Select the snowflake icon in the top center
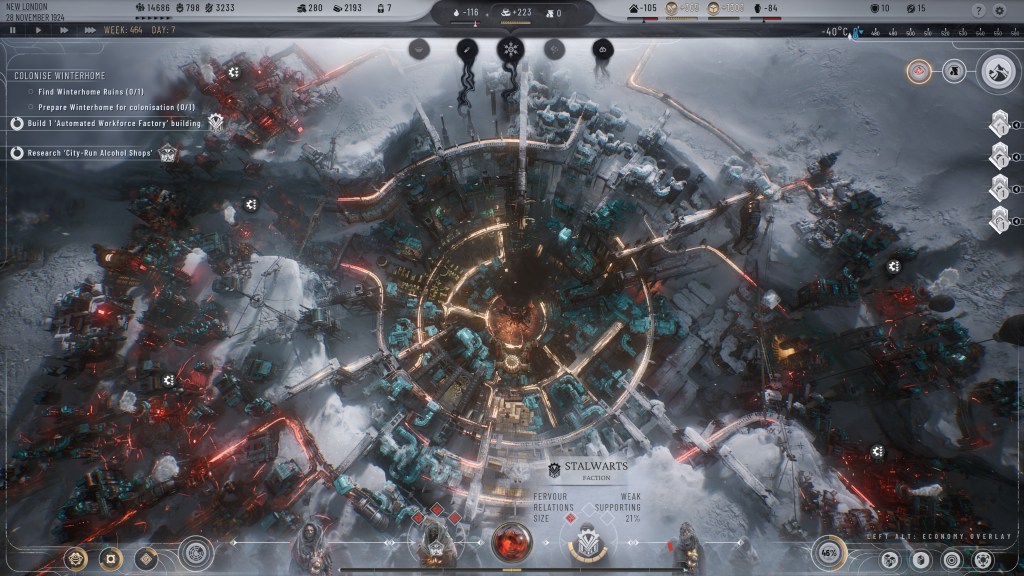 510,49
